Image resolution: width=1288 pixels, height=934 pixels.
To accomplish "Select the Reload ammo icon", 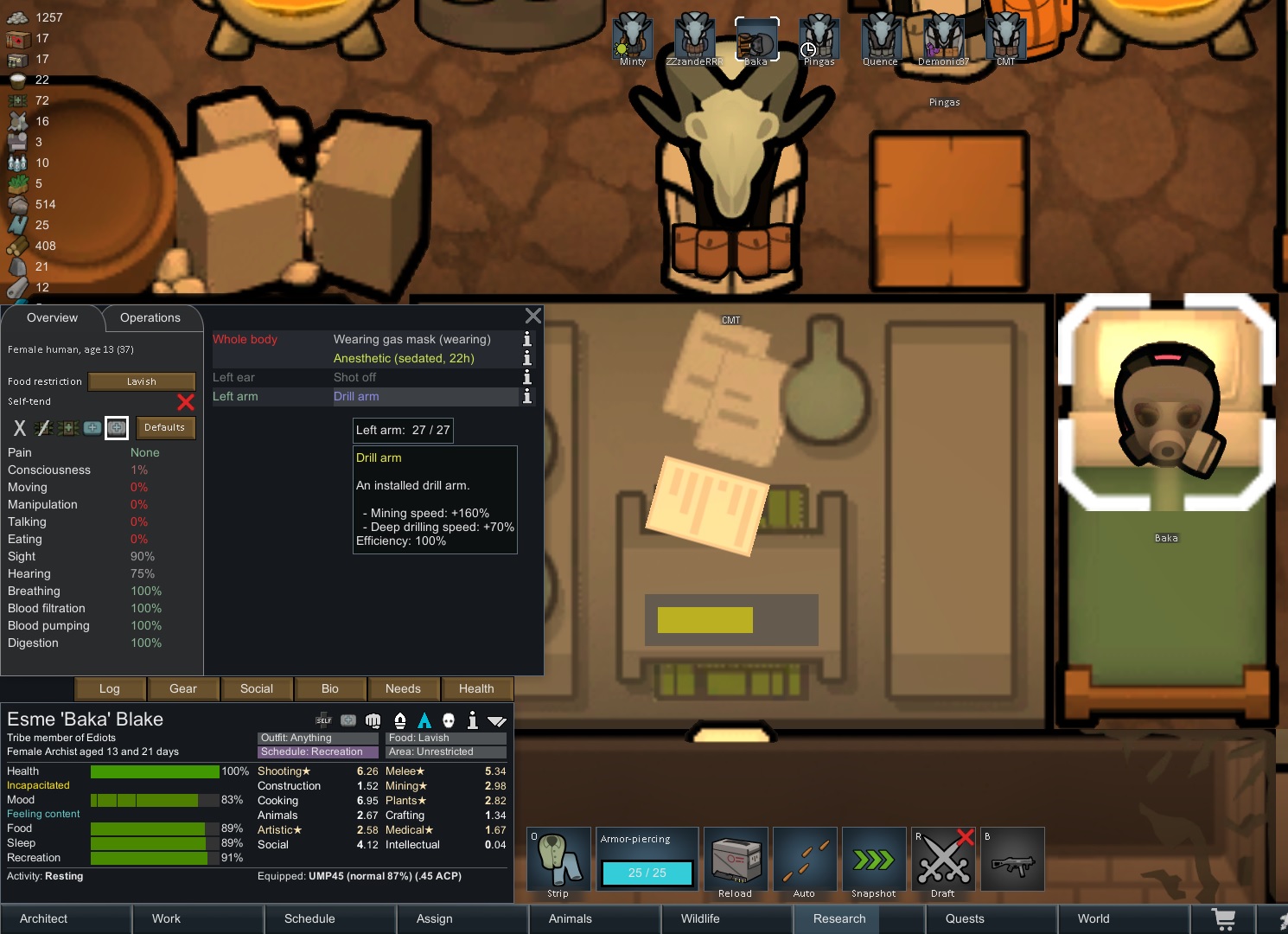I will point(736,859).
